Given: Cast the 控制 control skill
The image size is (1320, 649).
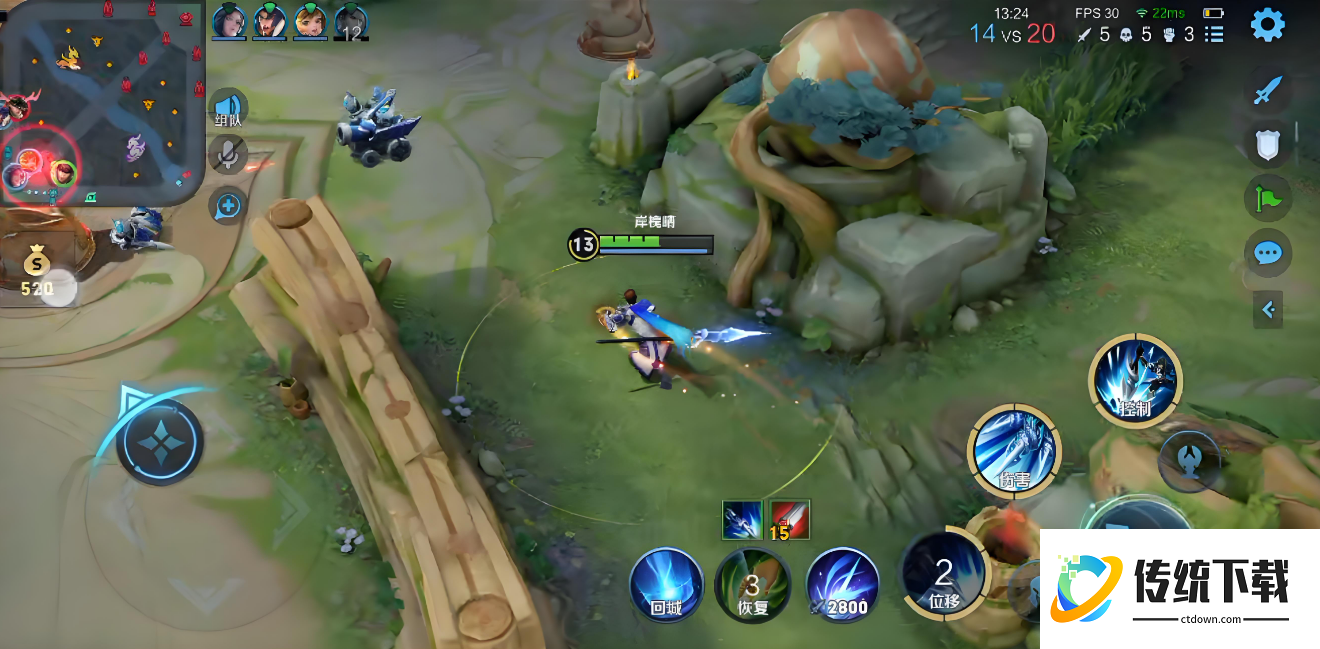Looking at the screenshot, I should [1135, 380].
